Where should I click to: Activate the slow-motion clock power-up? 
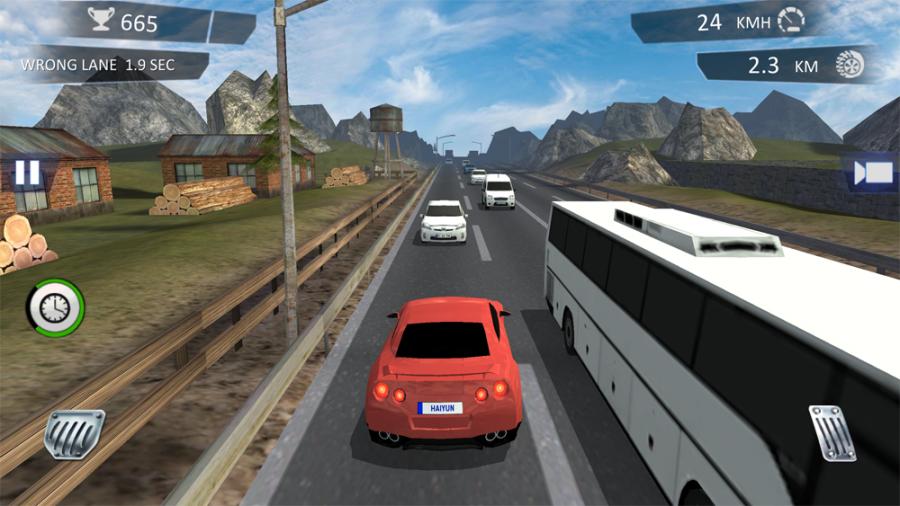(56, 307)
